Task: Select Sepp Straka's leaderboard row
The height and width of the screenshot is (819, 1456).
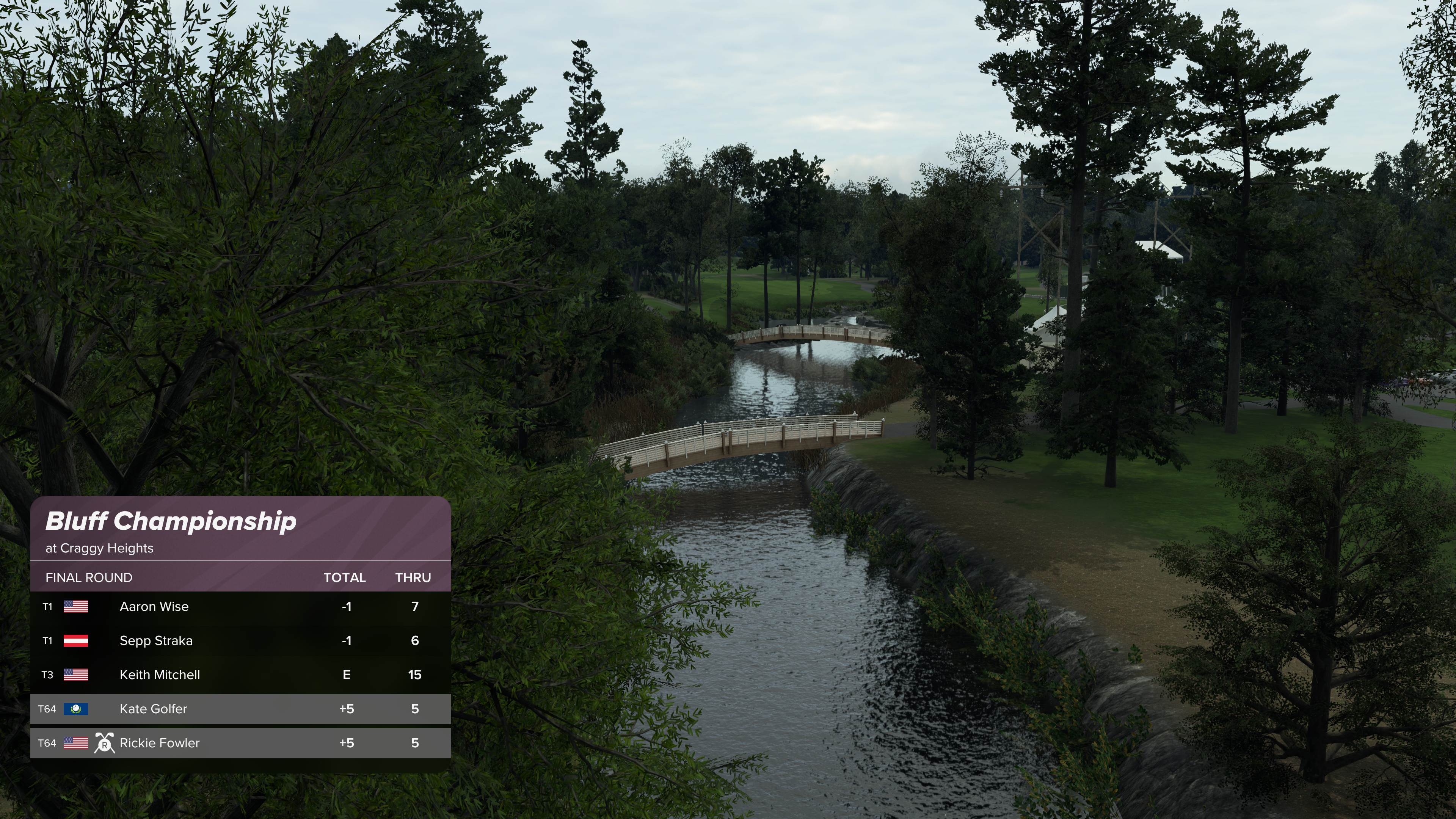Action: coord(240,640)
